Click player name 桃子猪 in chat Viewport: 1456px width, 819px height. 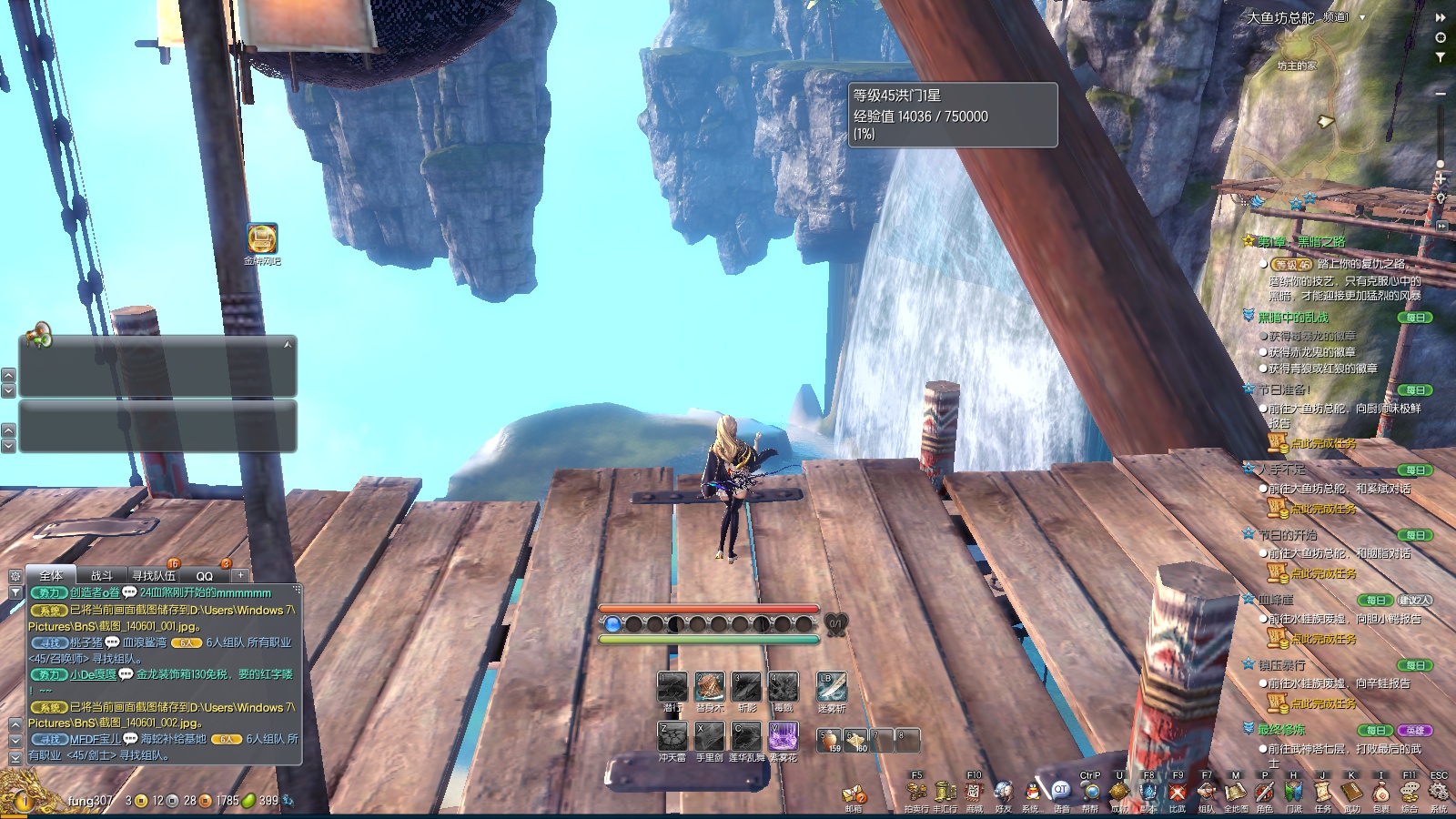[x=86, y=642]
